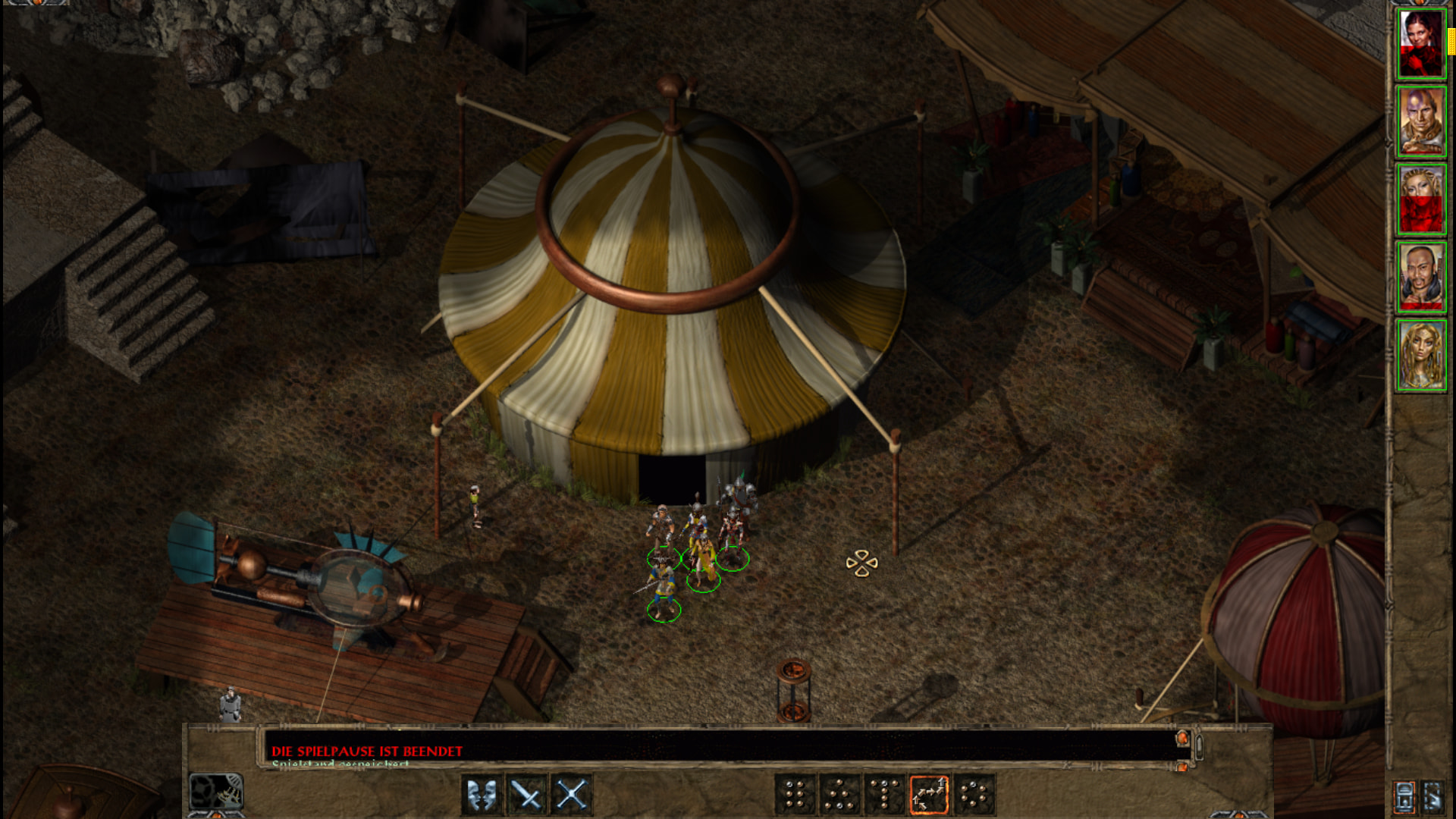Activate the Talk masks button
The image size is (1456, 819).
point(482,795)
